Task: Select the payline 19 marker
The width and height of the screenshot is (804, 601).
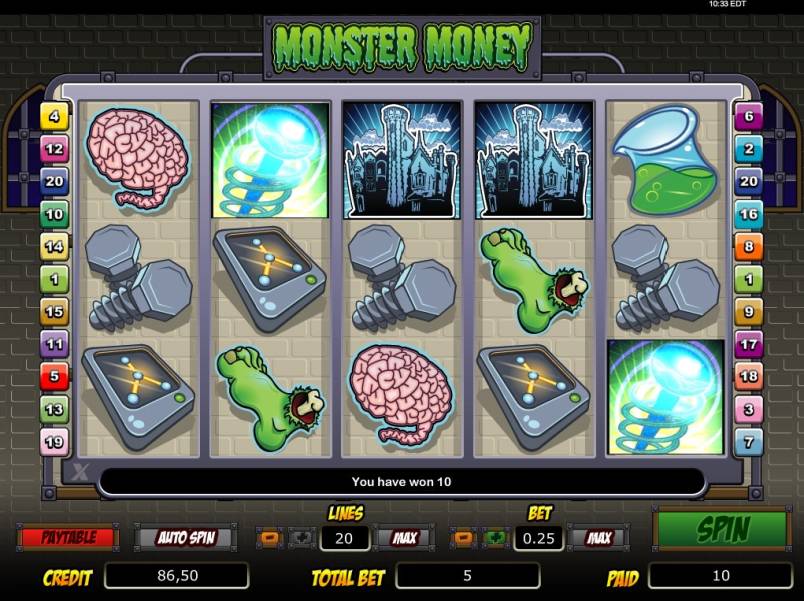Action: 53,440
